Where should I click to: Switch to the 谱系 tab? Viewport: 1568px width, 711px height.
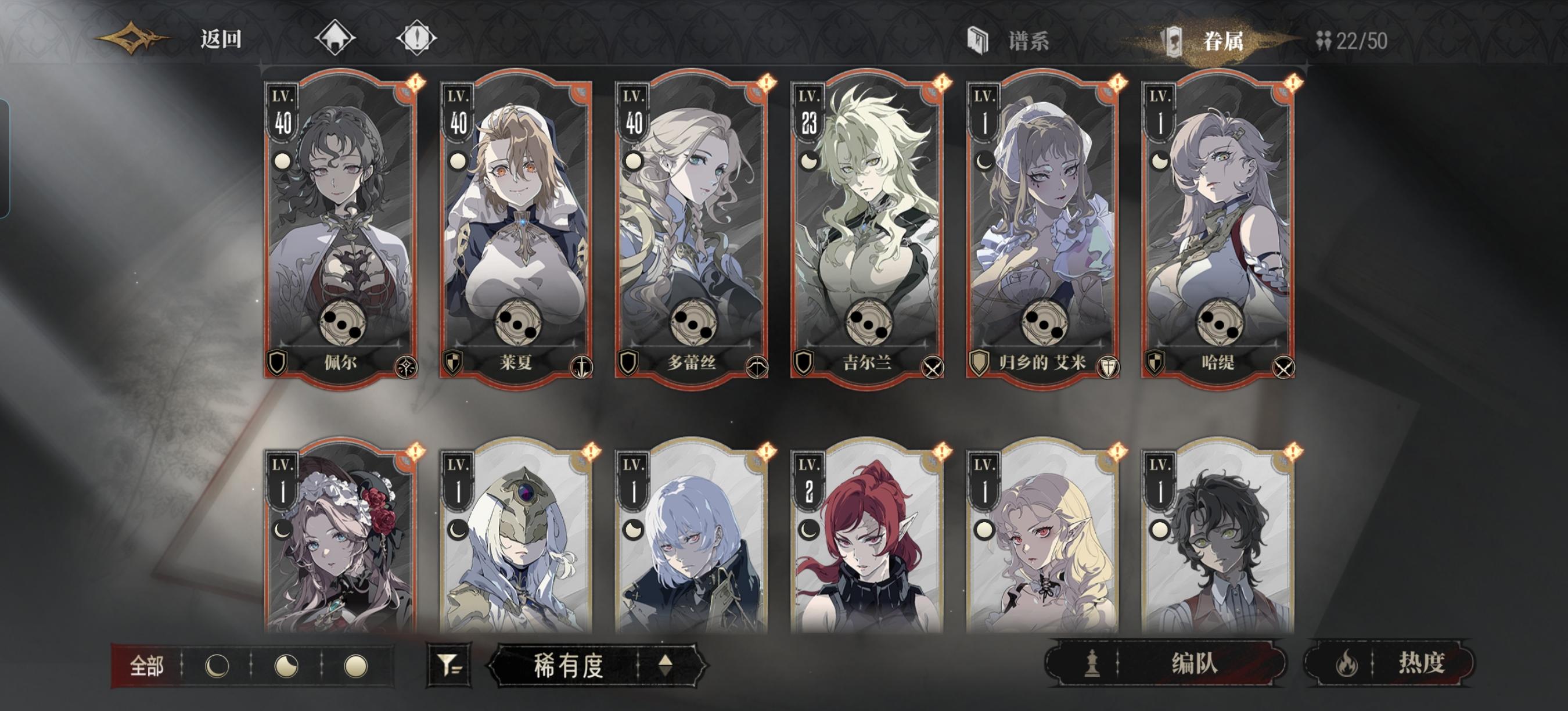1028,40
